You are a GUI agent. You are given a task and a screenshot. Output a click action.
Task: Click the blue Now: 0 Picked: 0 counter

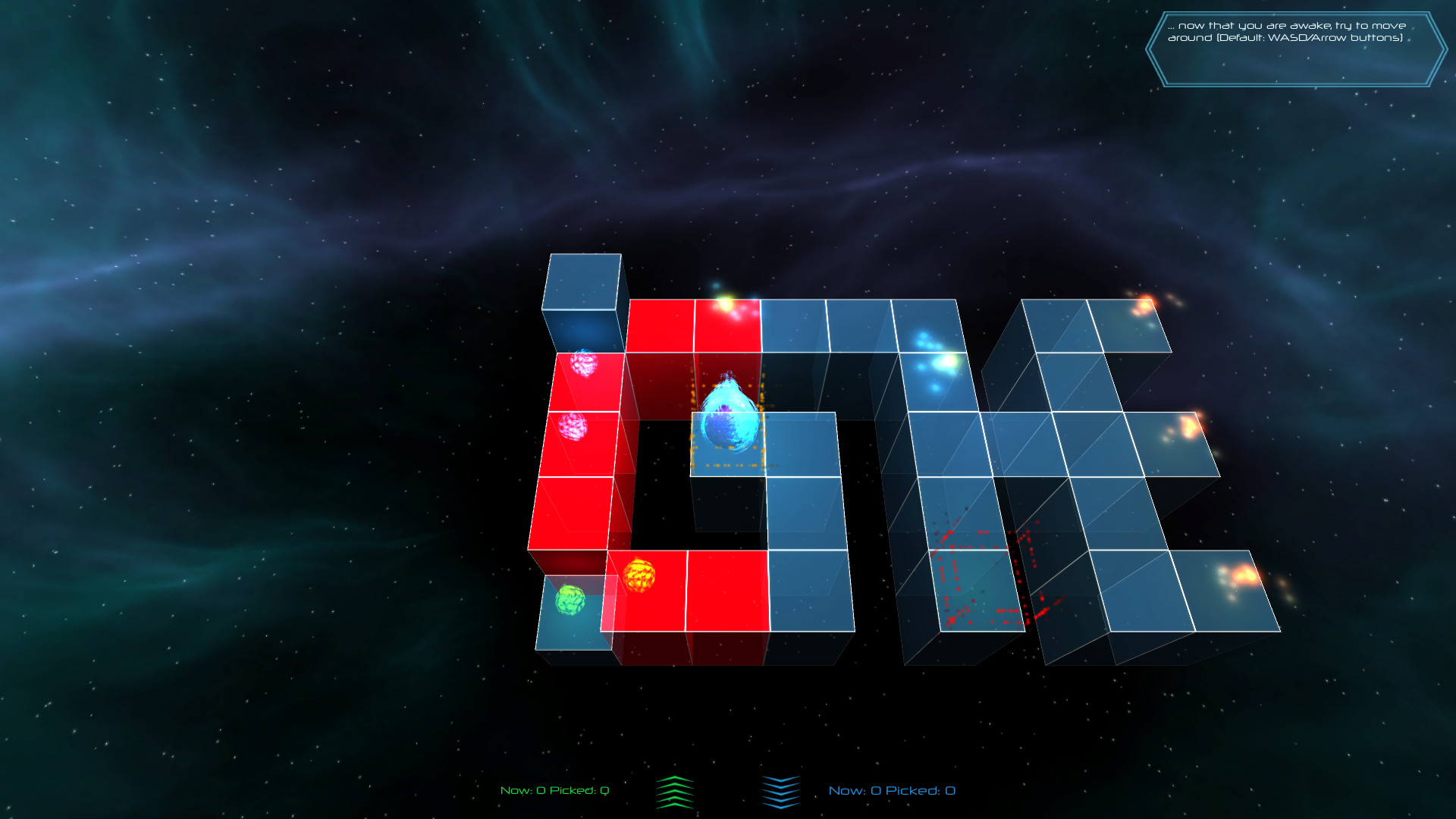[893, 789]
